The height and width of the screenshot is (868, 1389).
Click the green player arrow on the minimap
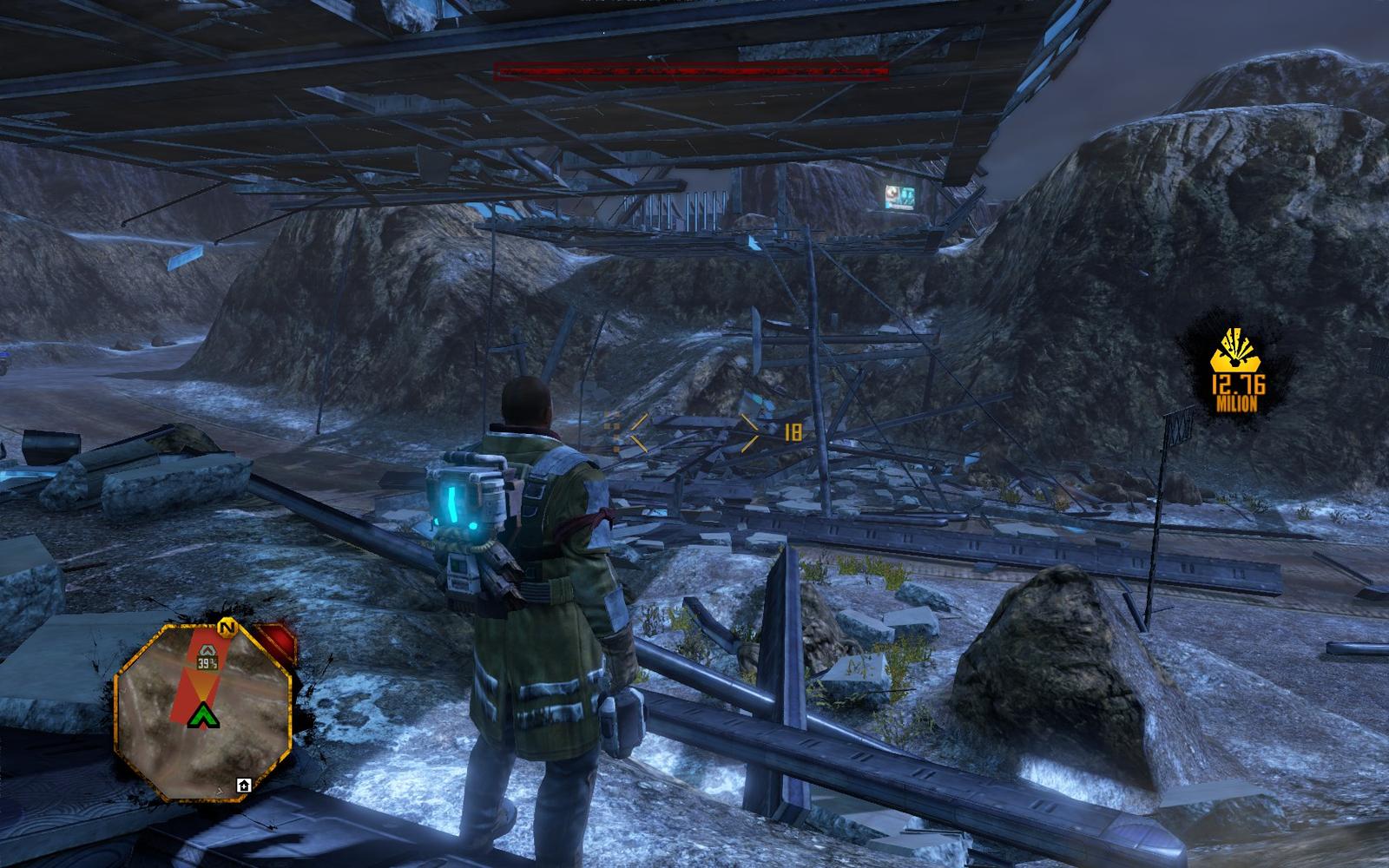click(x=204, y=715)
